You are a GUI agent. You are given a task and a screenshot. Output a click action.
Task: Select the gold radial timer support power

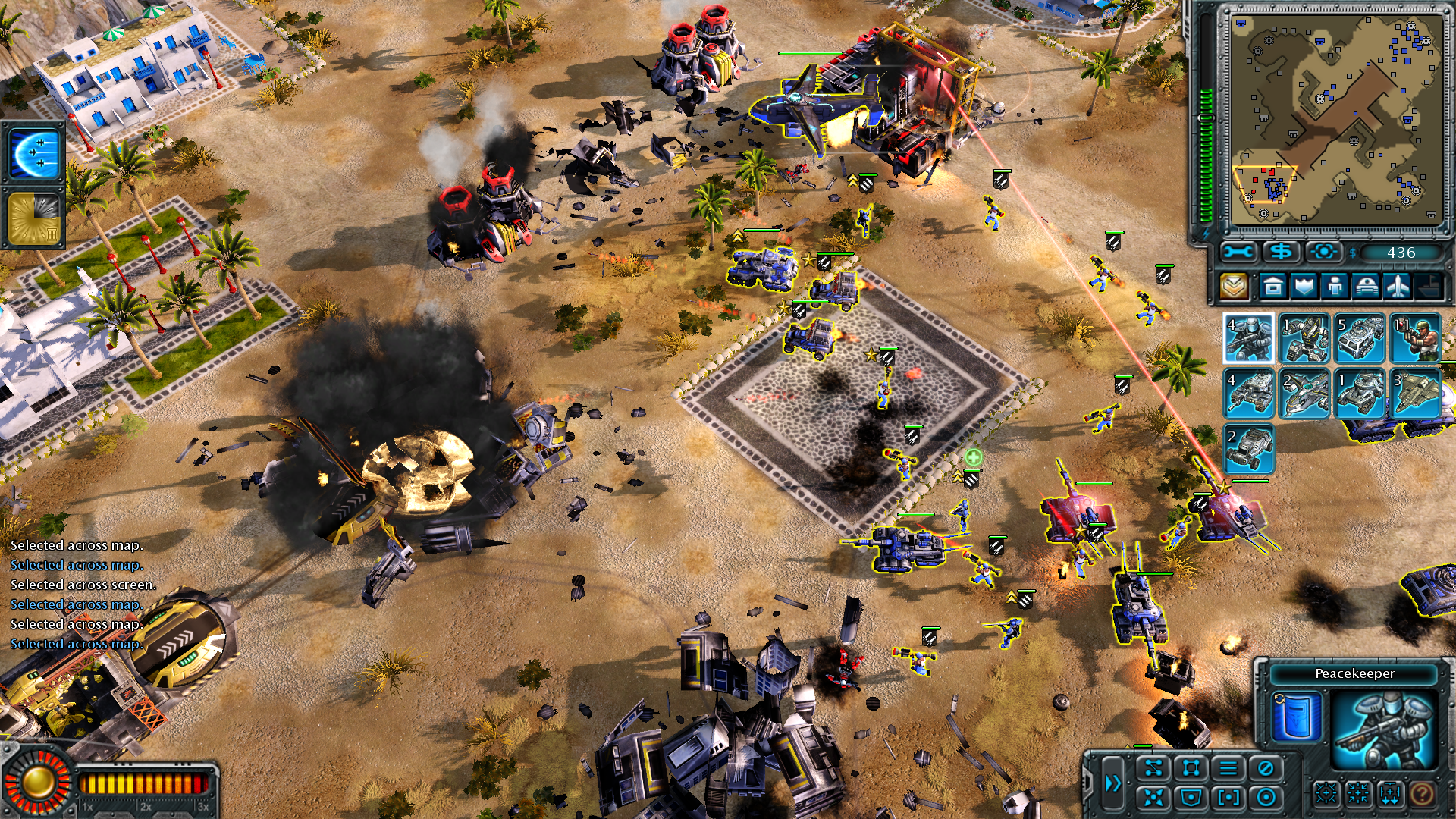click(34, 218)
